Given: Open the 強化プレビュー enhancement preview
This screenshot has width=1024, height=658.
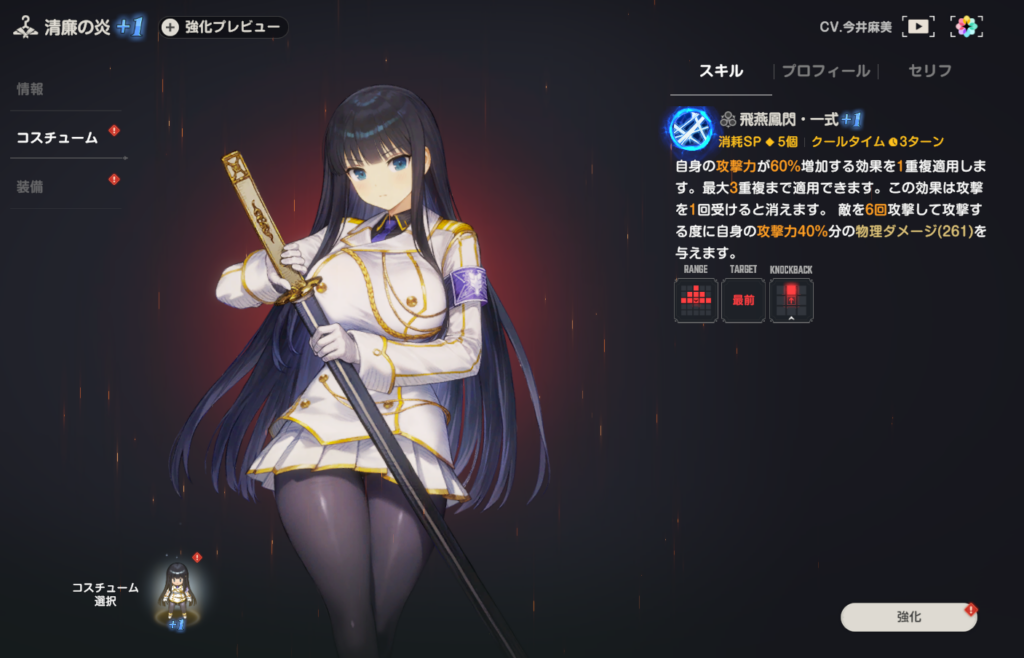Looking at the screenshot, I should 224,27.
